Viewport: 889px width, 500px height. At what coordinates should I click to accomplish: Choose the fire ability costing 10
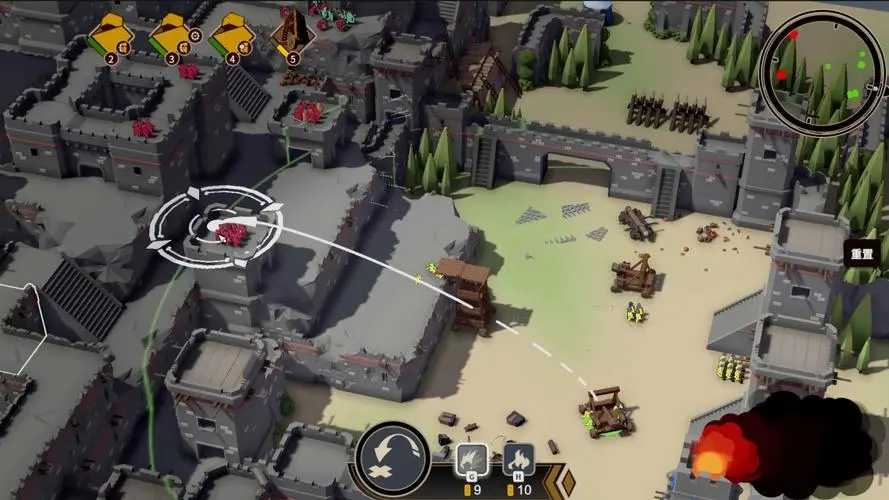coord(518,461)
